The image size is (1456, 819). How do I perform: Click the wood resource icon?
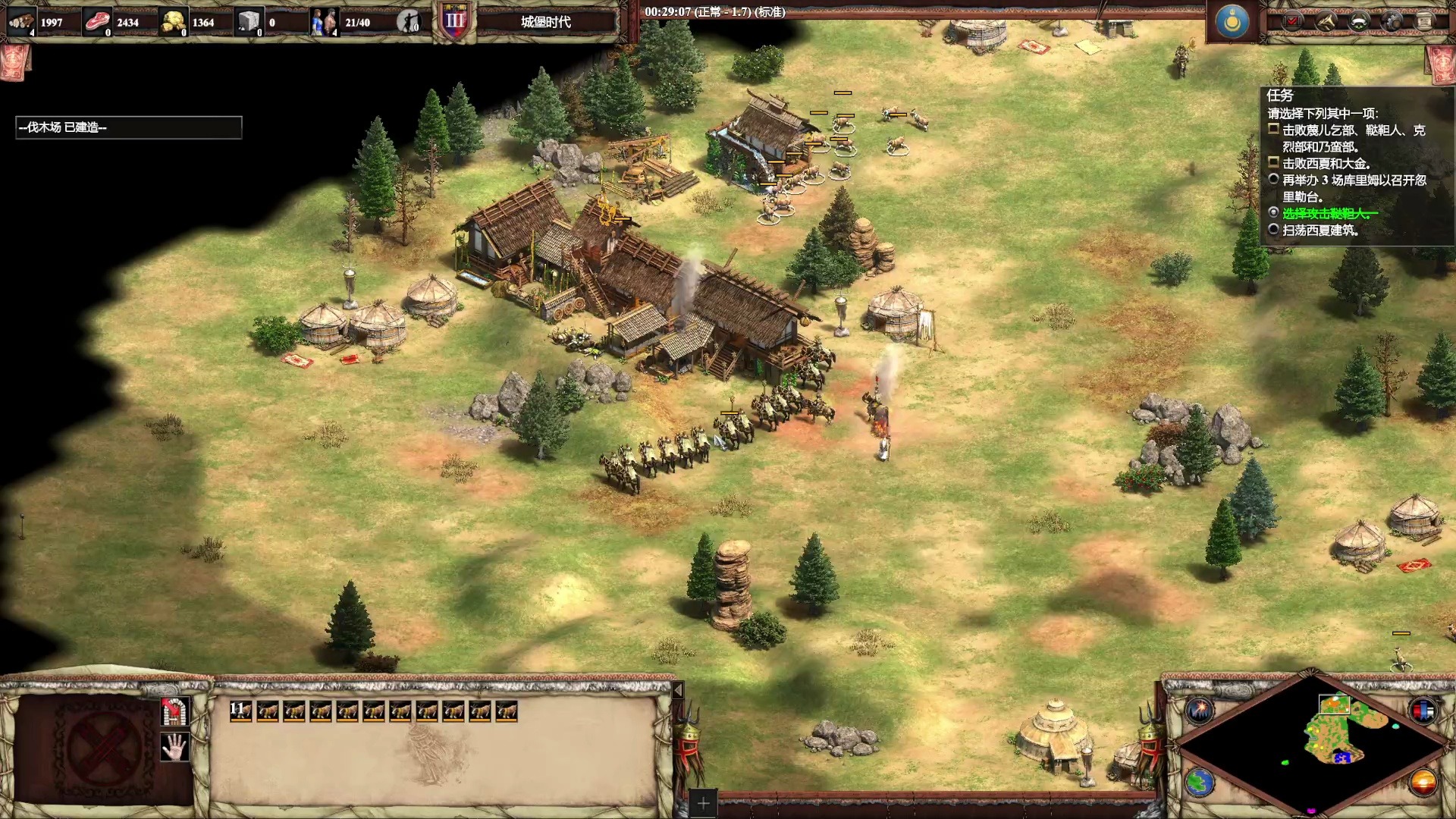tap(21, 22)
